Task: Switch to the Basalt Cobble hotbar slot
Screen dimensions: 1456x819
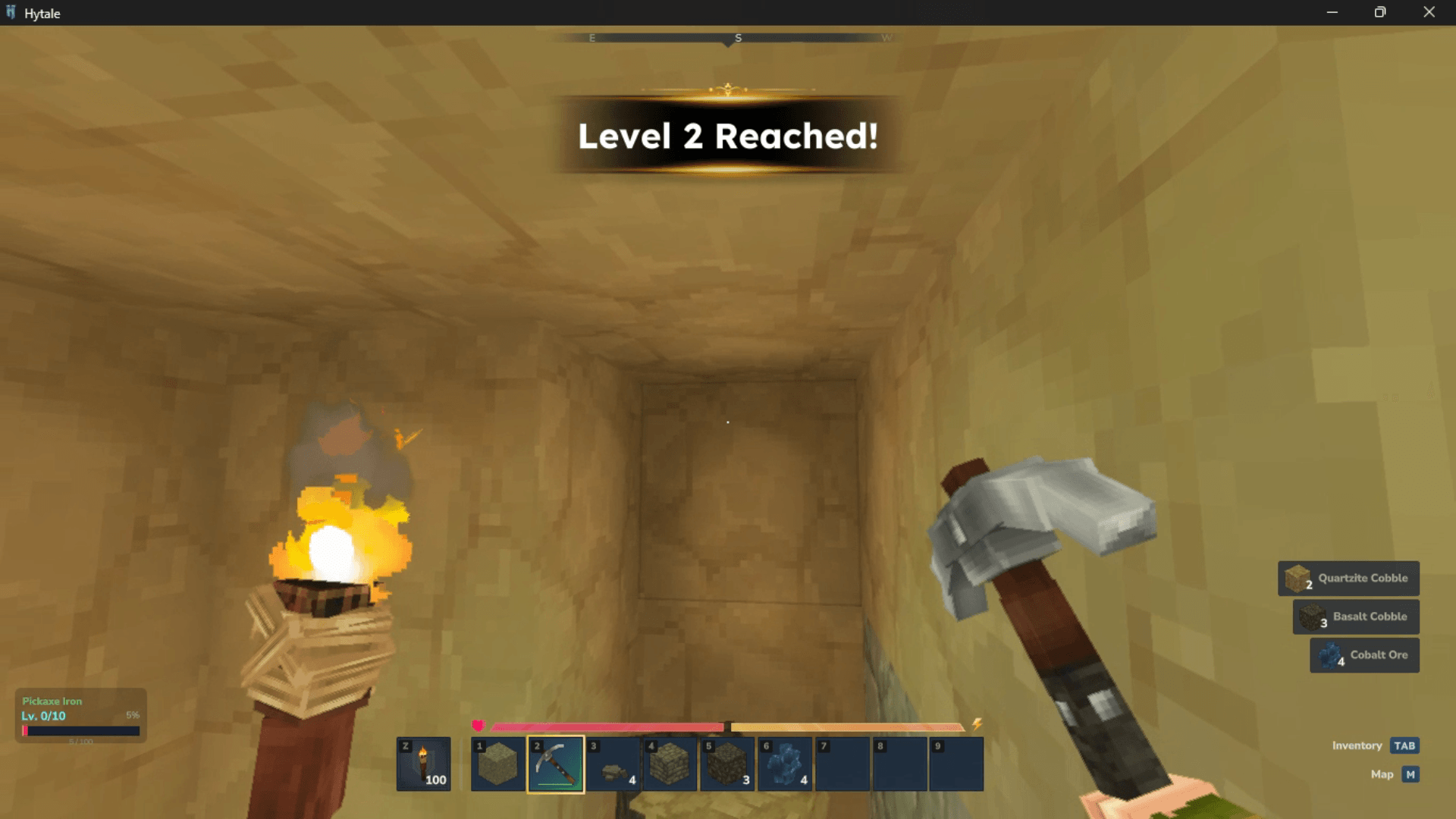Action: click(x=727, y=764)
